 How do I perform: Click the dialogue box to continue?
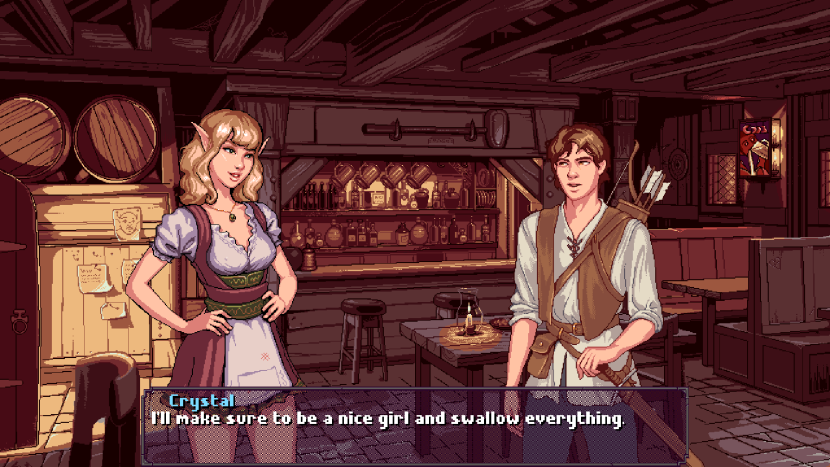(x=414, y=424)
